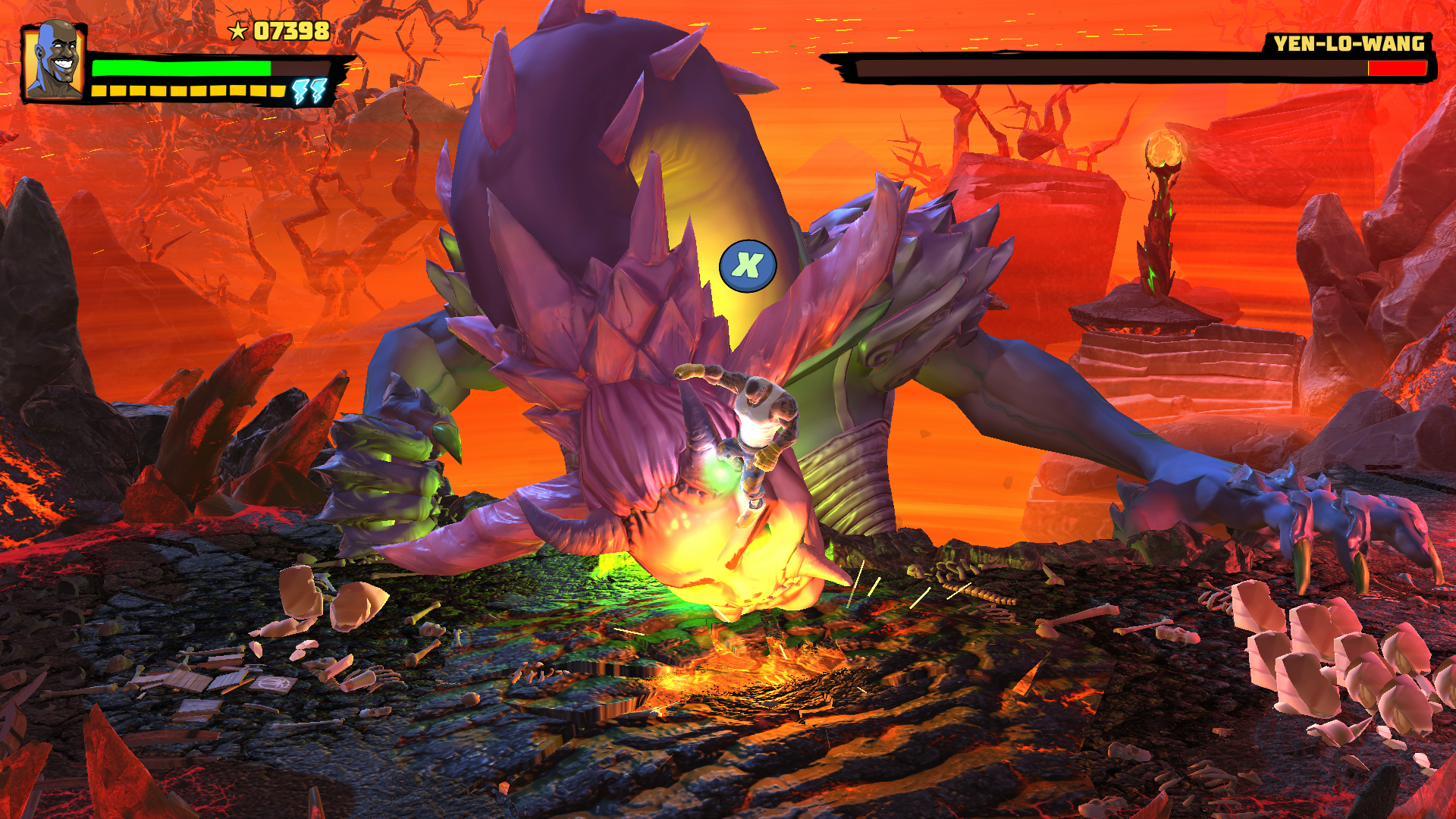Click the player character portrait

[54, 61]
